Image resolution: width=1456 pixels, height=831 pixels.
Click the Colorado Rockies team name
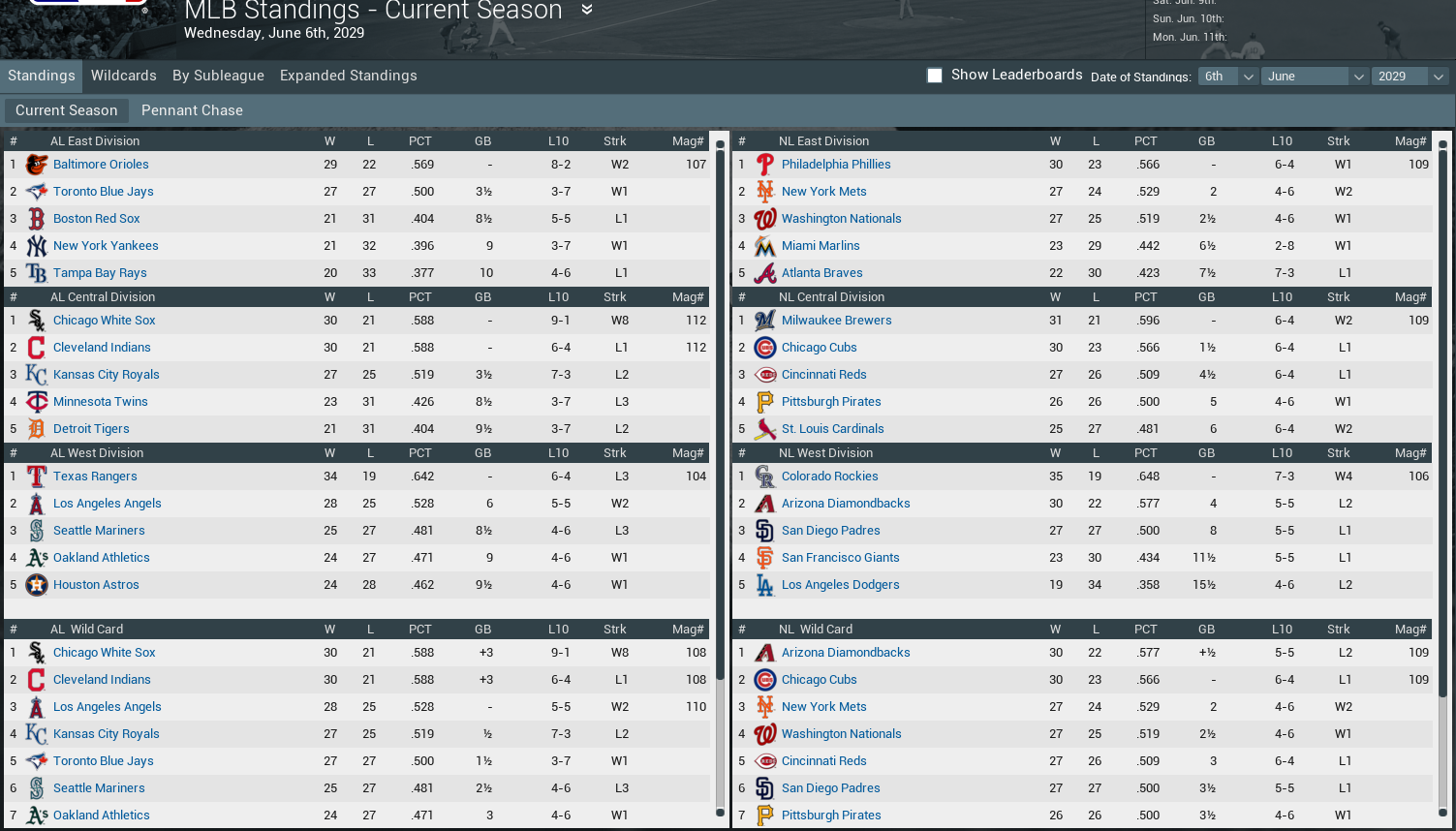[x=829, y=477]
